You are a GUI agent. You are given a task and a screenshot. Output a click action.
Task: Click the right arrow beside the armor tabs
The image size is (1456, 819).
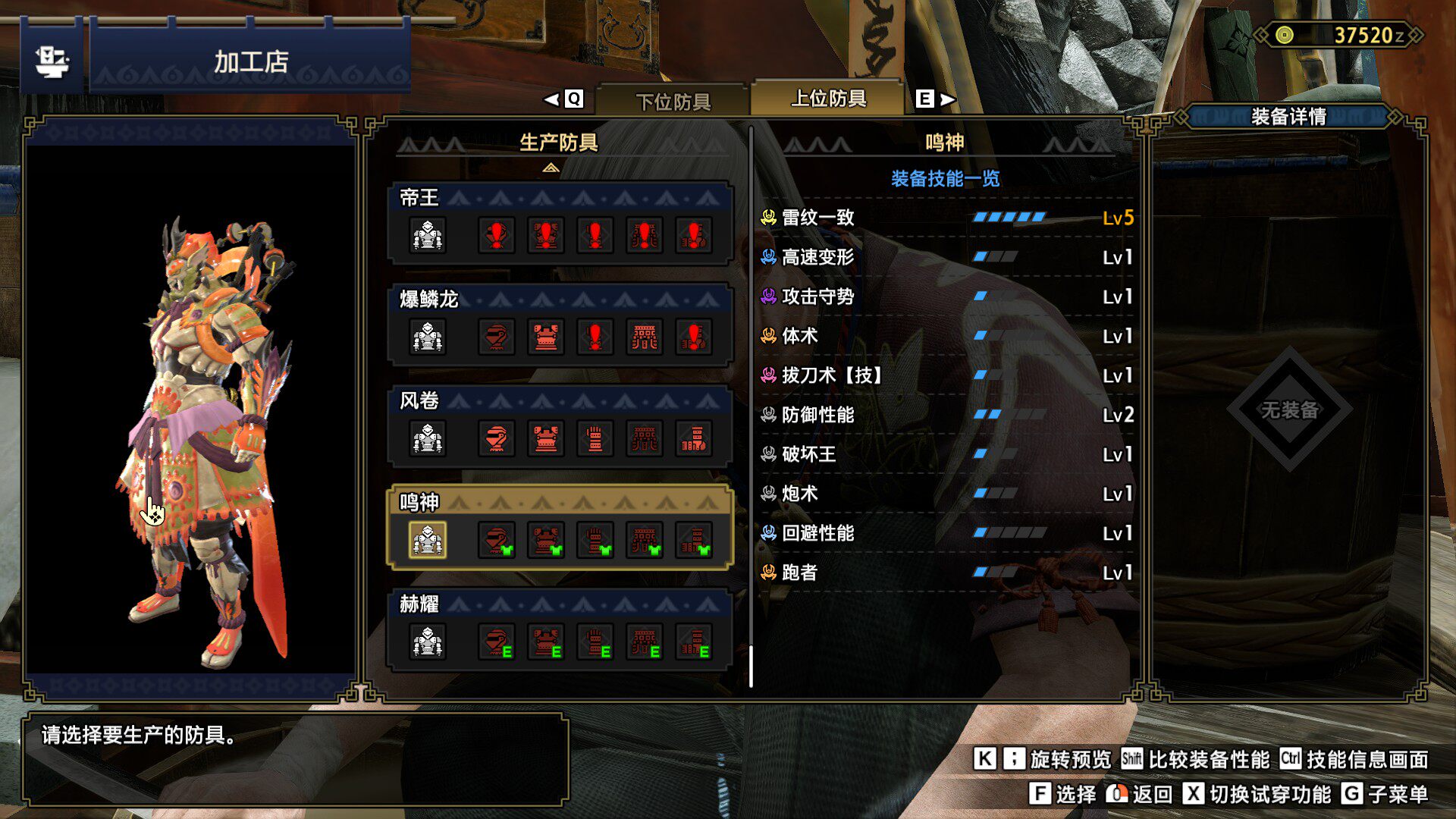point(948,99)
